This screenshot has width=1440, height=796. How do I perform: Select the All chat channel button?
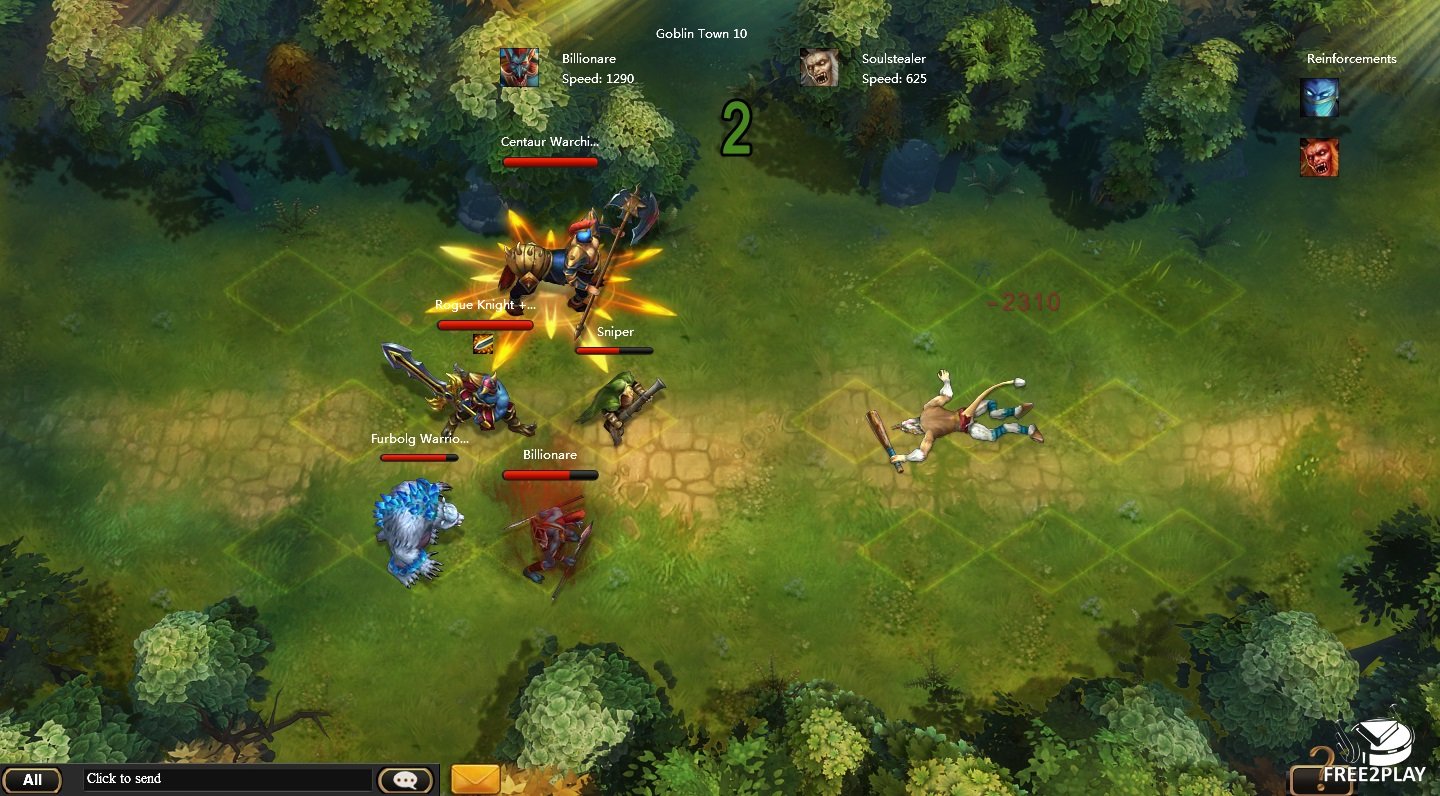[32, 780]
